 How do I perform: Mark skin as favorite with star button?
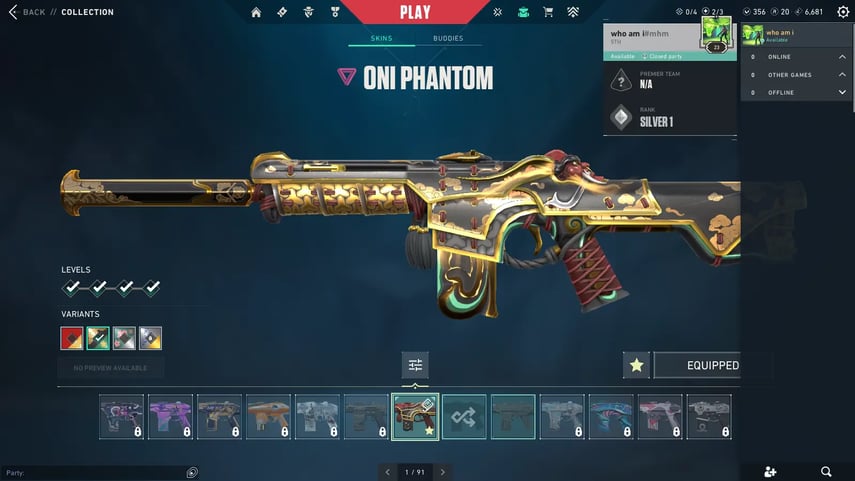(x=636, y=365)
